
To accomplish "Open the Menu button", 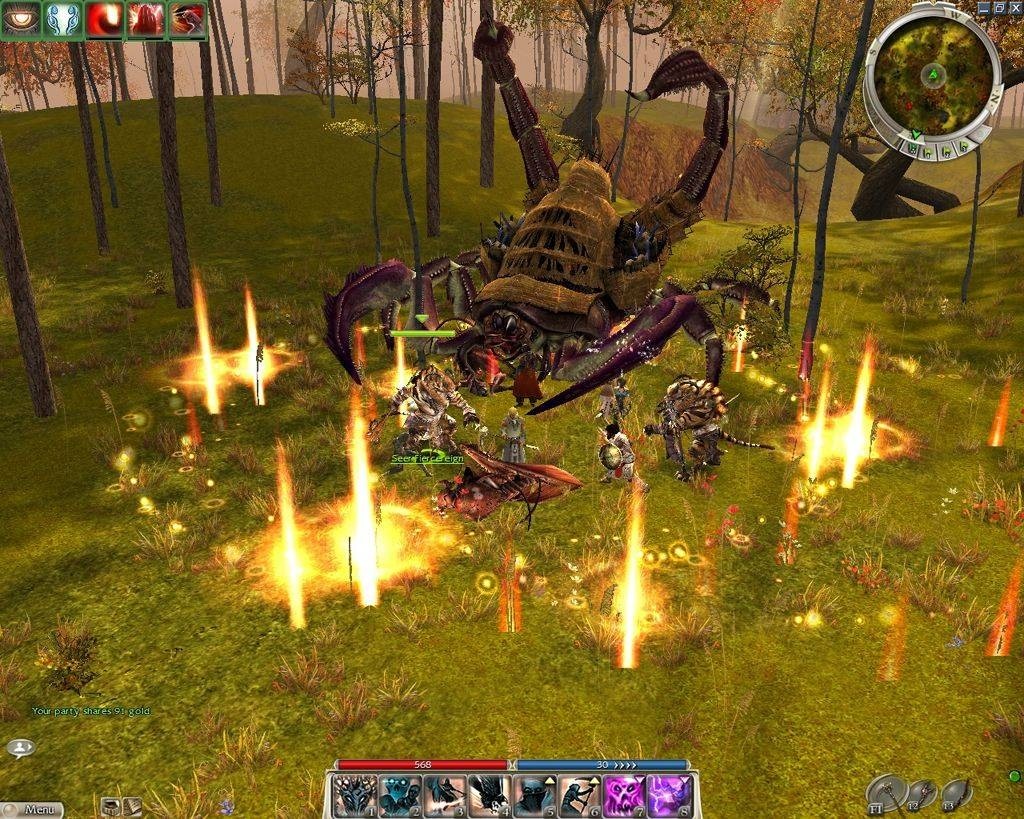I will 33,809.
